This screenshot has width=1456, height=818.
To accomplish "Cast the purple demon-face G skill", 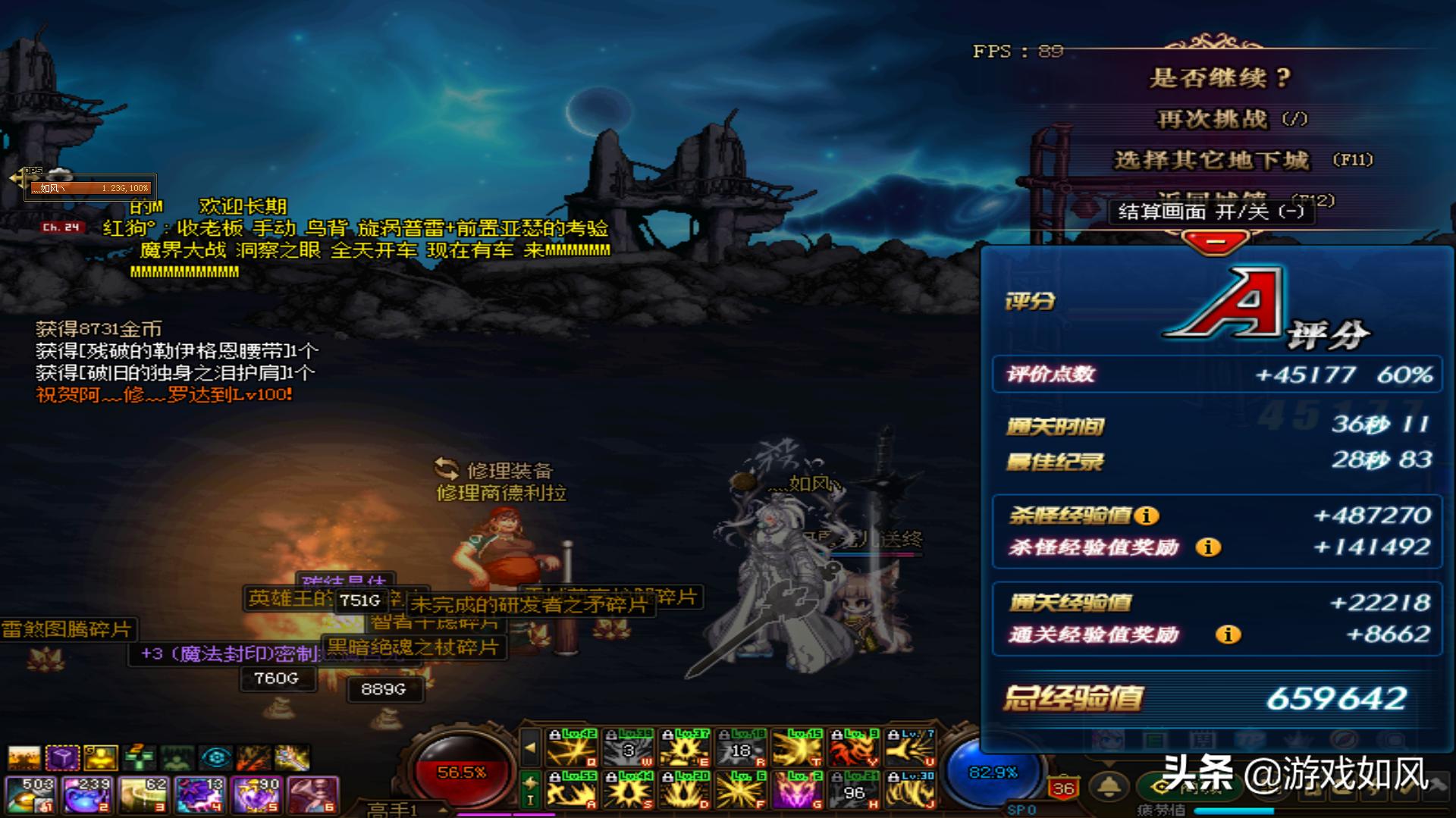I will (797, 790).
